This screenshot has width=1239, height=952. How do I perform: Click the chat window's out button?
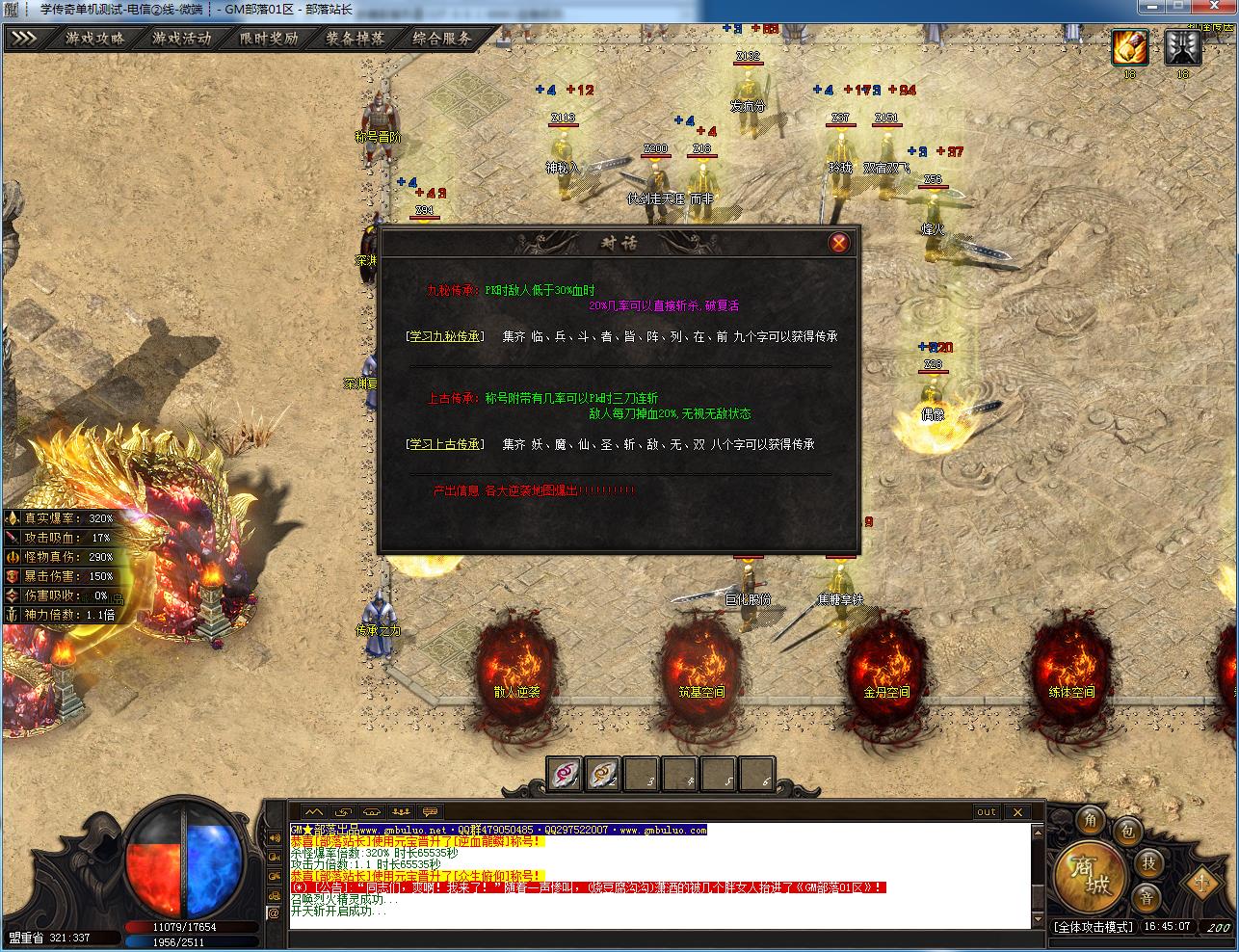[x=987, y=812]
